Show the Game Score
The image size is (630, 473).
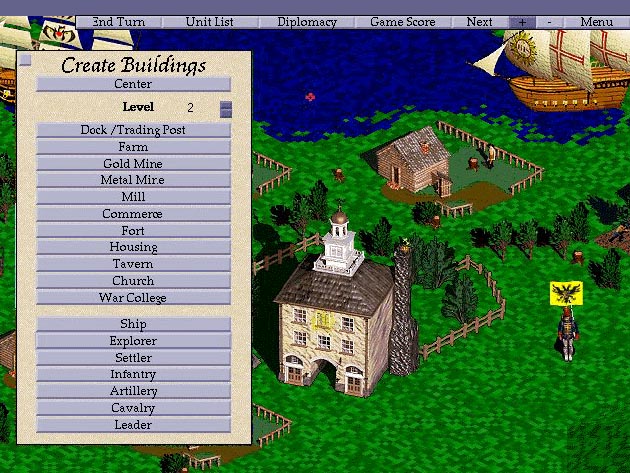(x=401, y=21)
